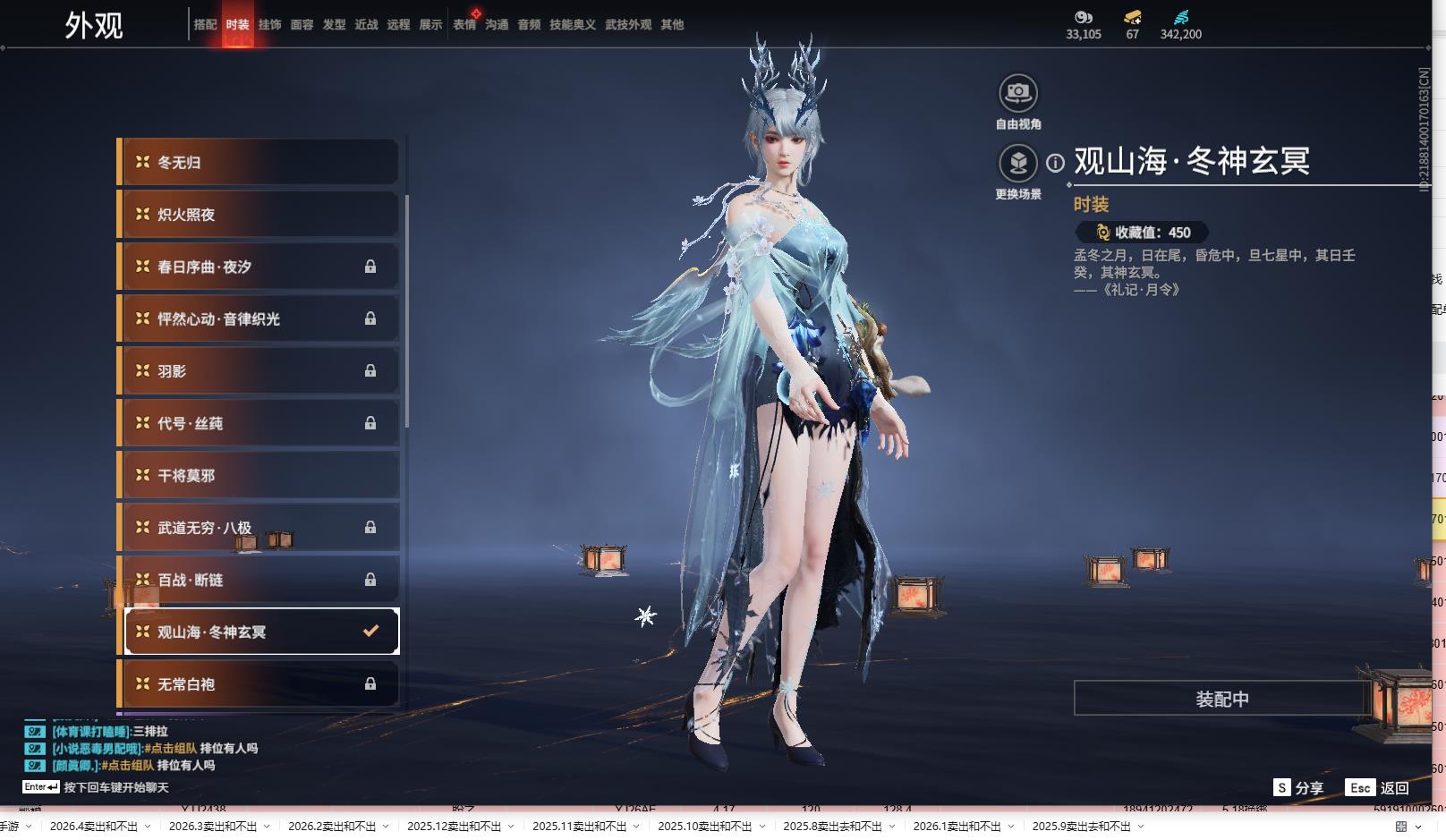This screenshot has height=840, width=1446.
Task: Open the 挂饰 accessories tab
Action: pyautogui.click(x=269, y=25)
